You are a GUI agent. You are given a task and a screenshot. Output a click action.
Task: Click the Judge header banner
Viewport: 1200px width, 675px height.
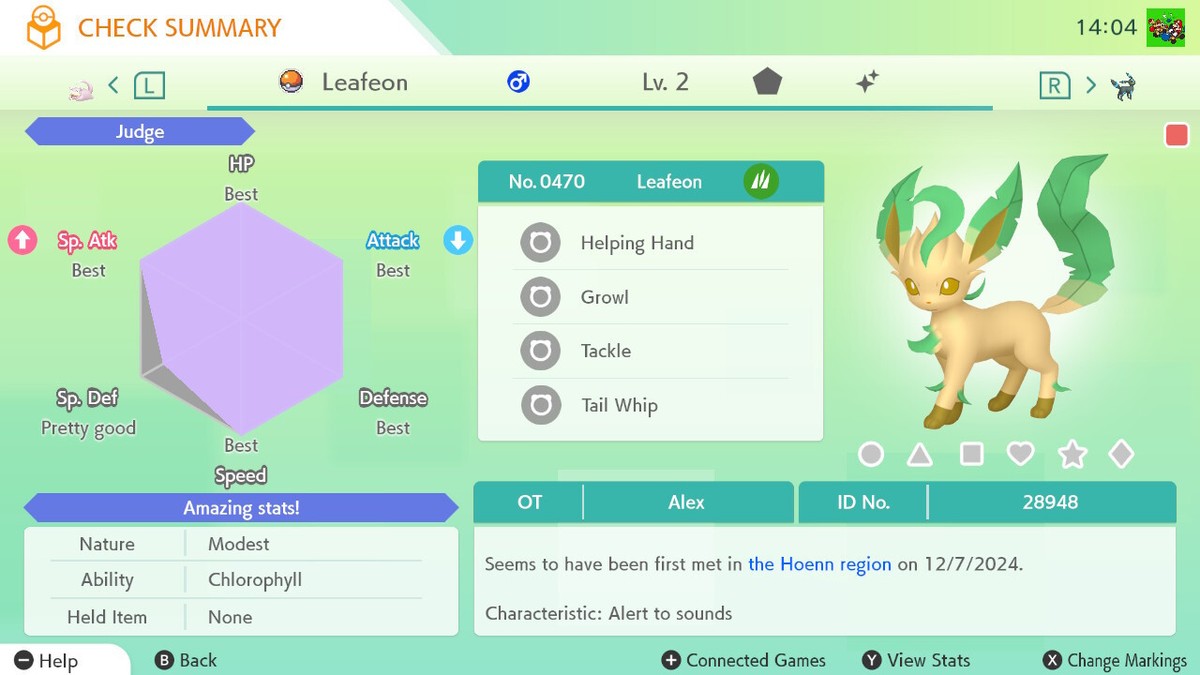(x=140, y=132)
